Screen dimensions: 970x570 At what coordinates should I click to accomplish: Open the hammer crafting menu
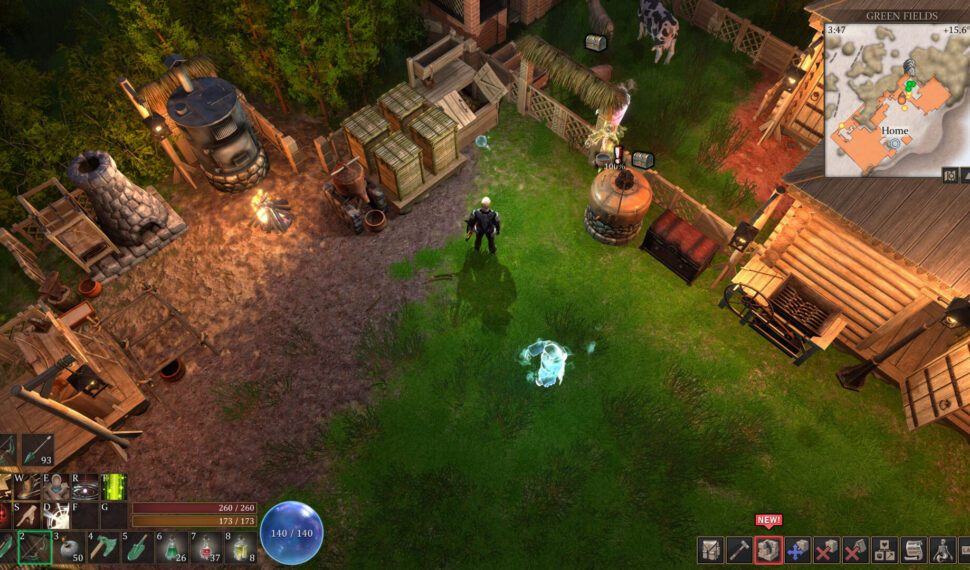click(739, 549)
